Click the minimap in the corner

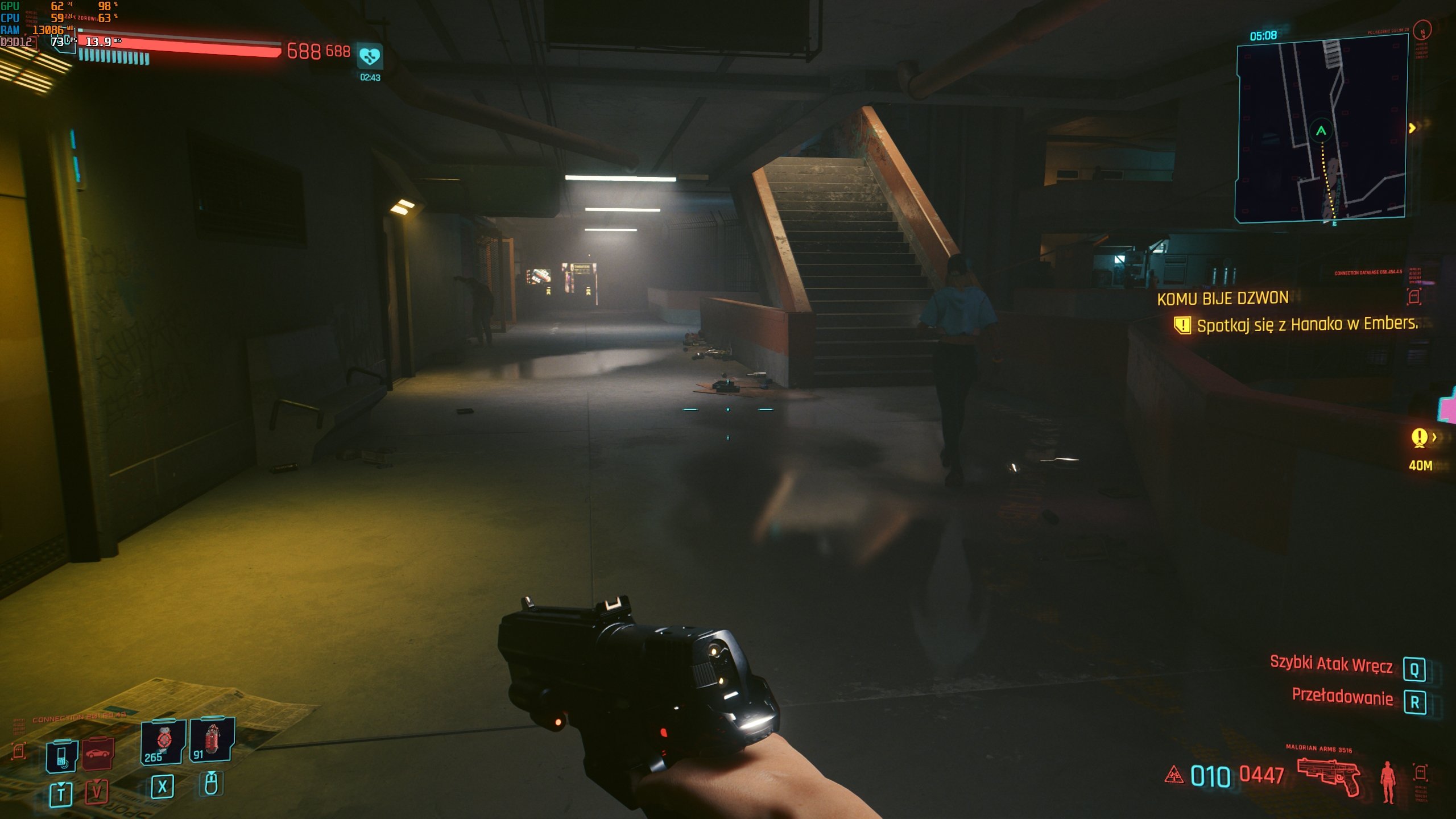1321,129
